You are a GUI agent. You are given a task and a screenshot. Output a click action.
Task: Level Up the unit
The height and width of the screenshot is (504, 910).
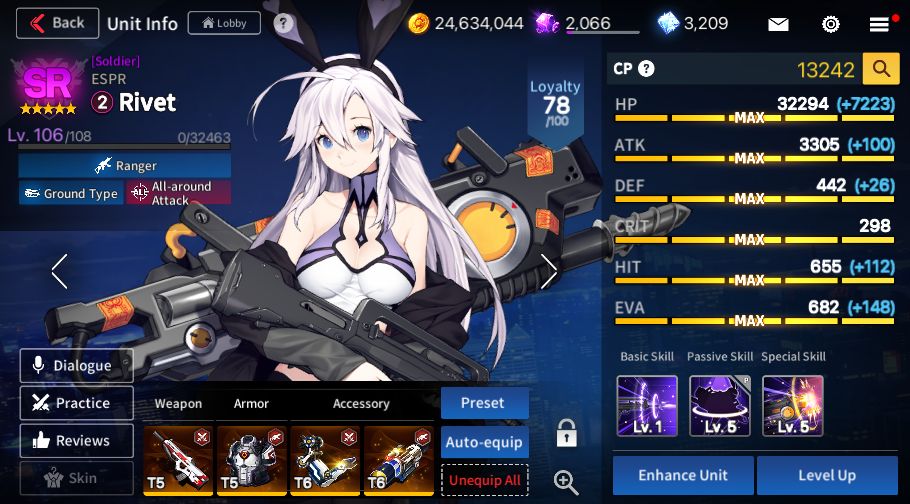[x=827, y=475]
